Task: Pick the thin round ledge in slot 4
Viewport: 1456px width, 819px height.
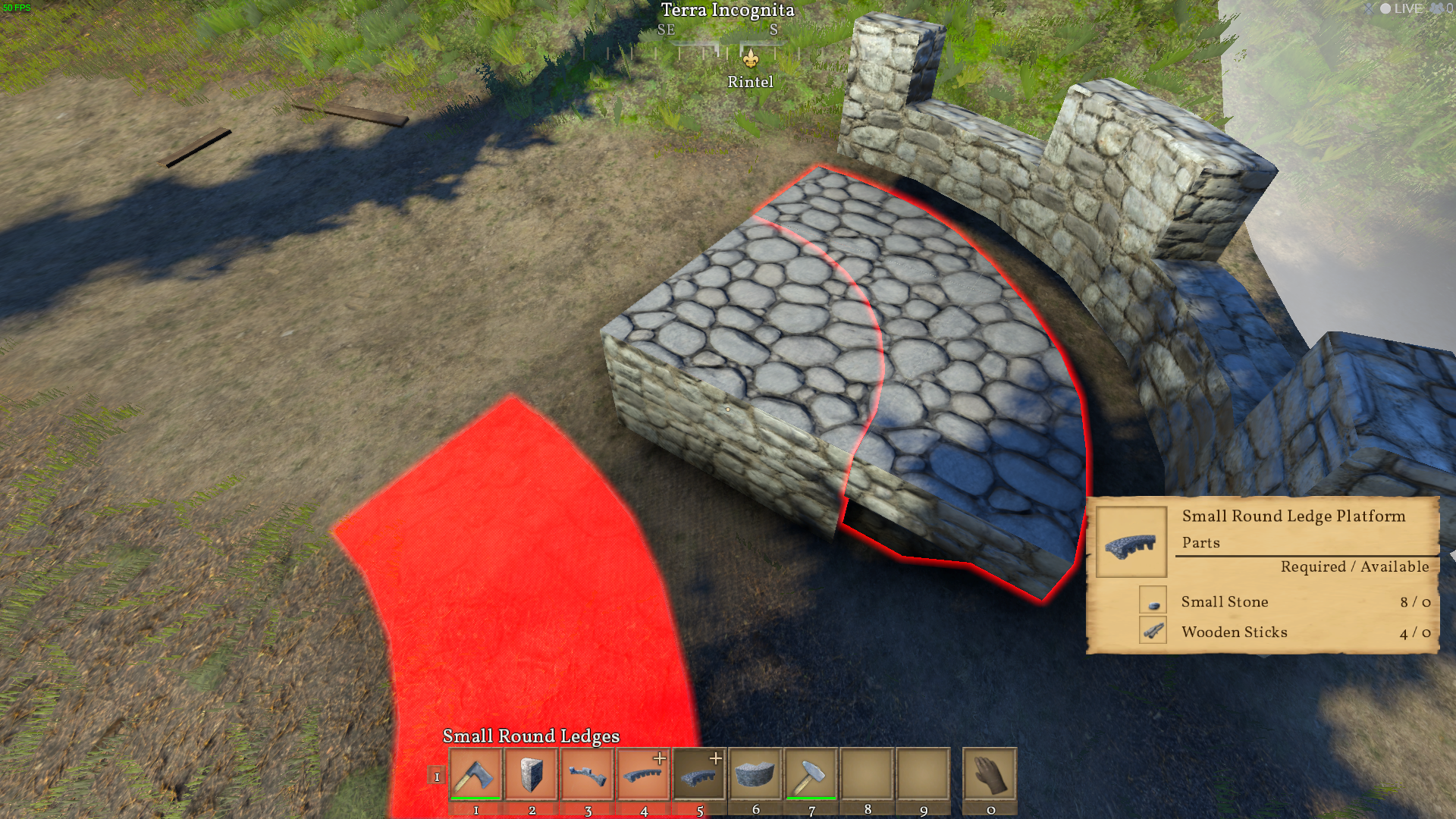Action: [x=644, y=774]
